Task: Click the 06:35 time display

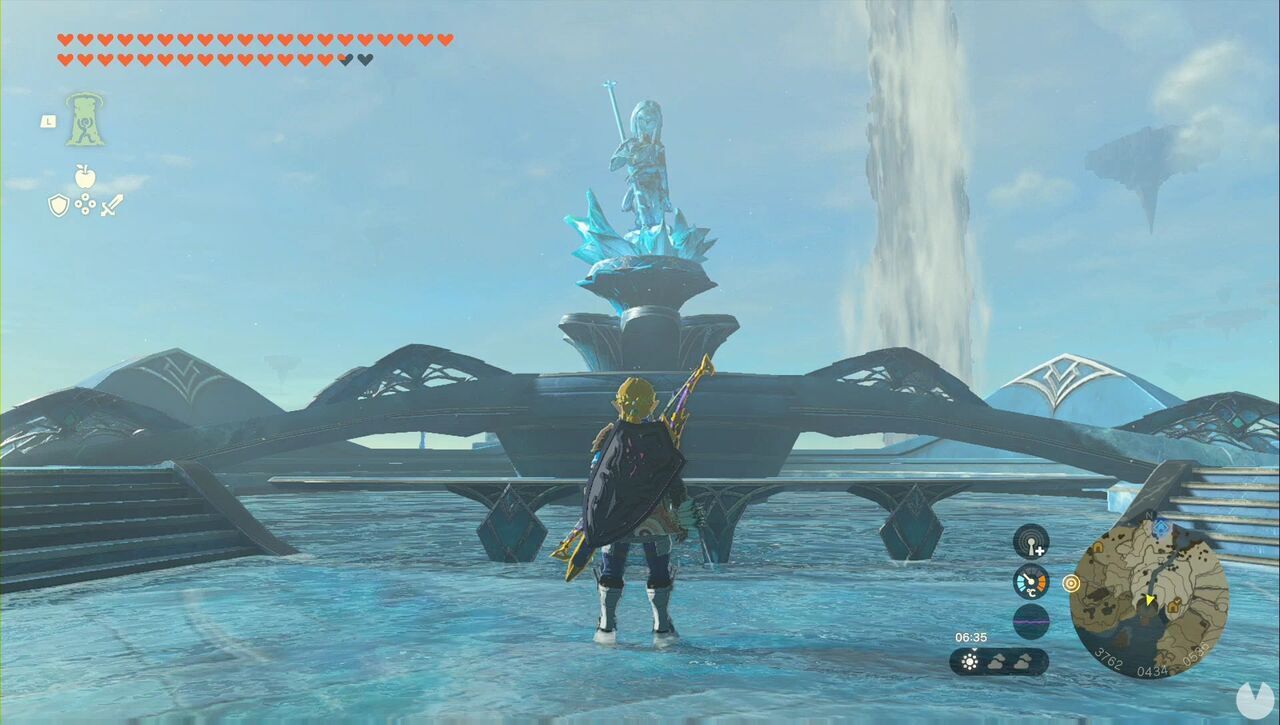Action: (x=971, y=636)
